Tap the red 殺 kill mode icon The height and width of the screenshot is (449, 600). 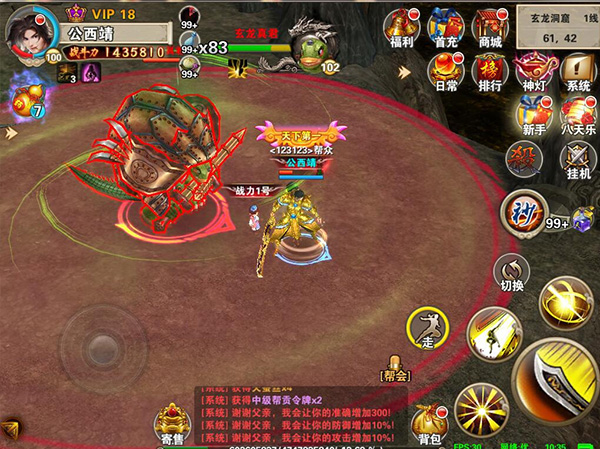pos(523,158)
